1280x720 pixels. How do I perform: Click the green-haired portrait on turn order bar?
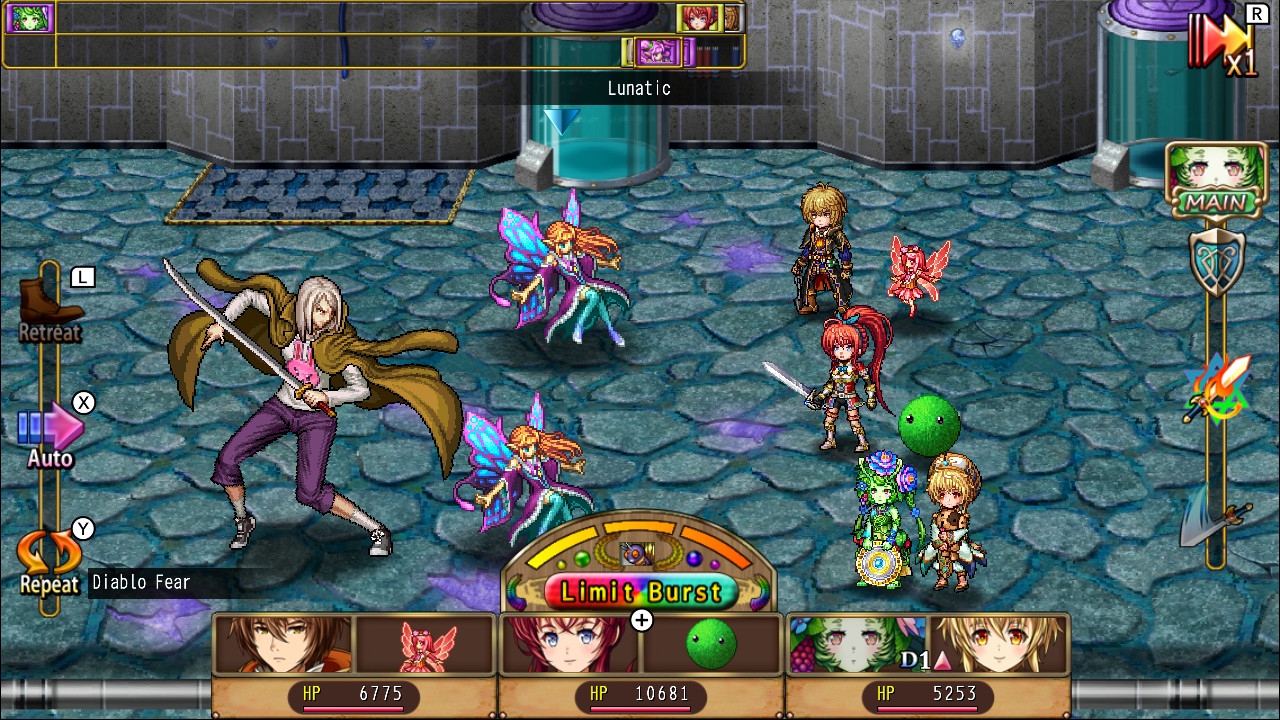pos(30,18)
